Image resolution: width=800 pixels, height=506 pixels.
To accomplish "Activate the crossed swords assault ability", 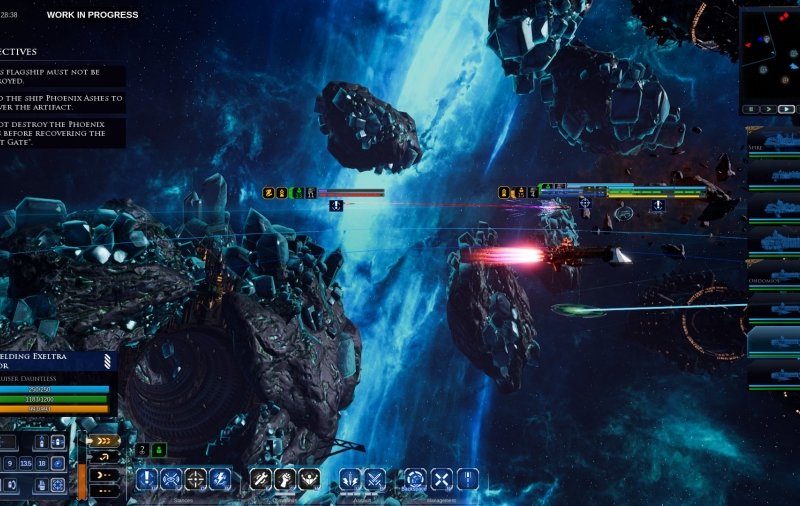I will [x=374, y=479].
